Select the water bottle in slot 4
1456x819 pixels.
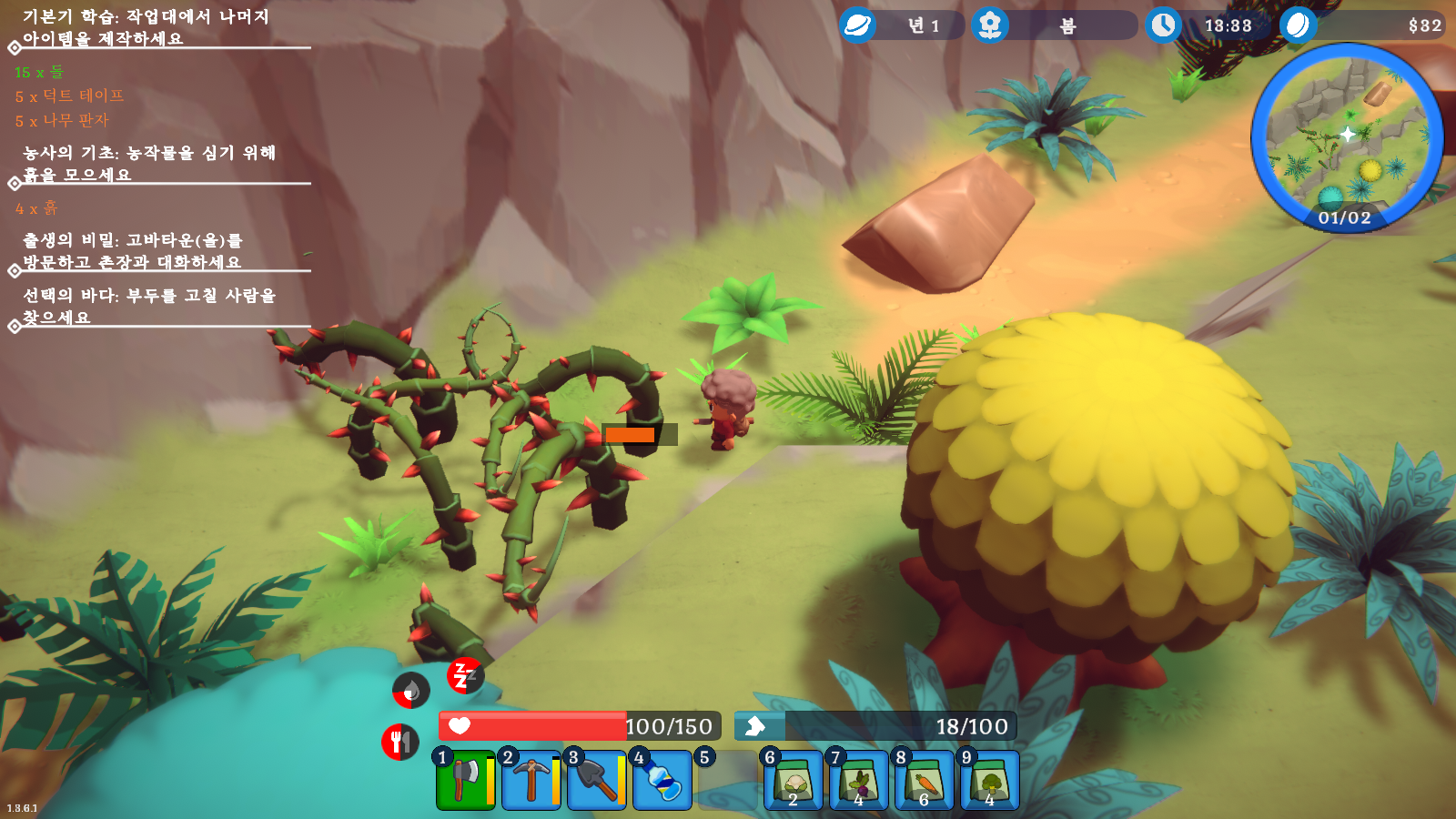pos(662,780)
